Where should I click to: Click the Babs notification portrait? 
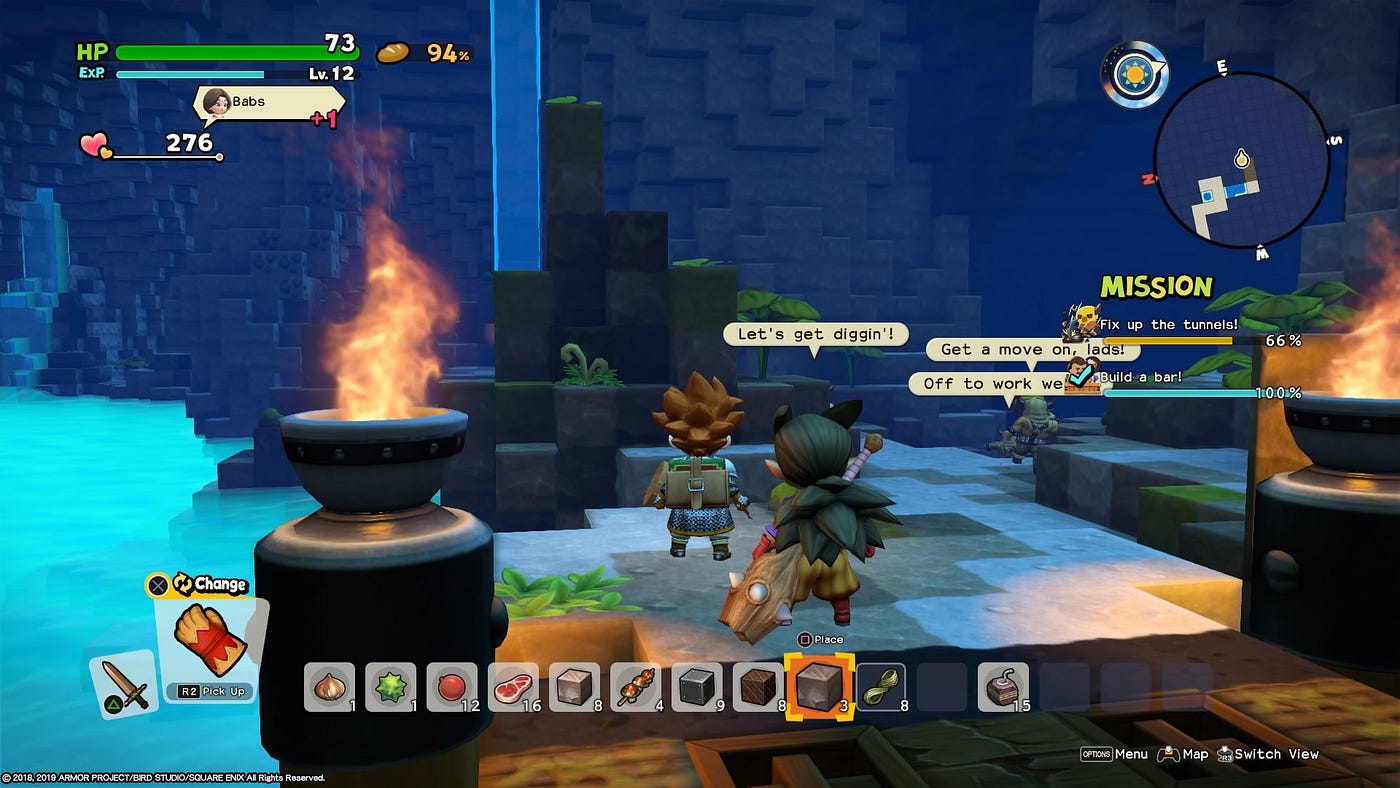click(214, 102)
